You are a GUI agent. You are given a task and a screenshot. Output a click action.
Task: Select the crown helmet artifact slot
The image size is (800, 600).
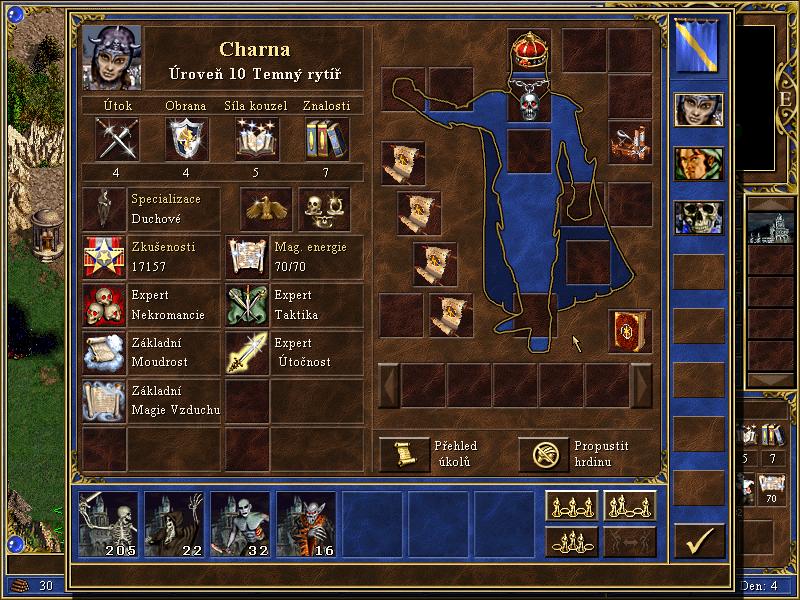coord(530,49)
